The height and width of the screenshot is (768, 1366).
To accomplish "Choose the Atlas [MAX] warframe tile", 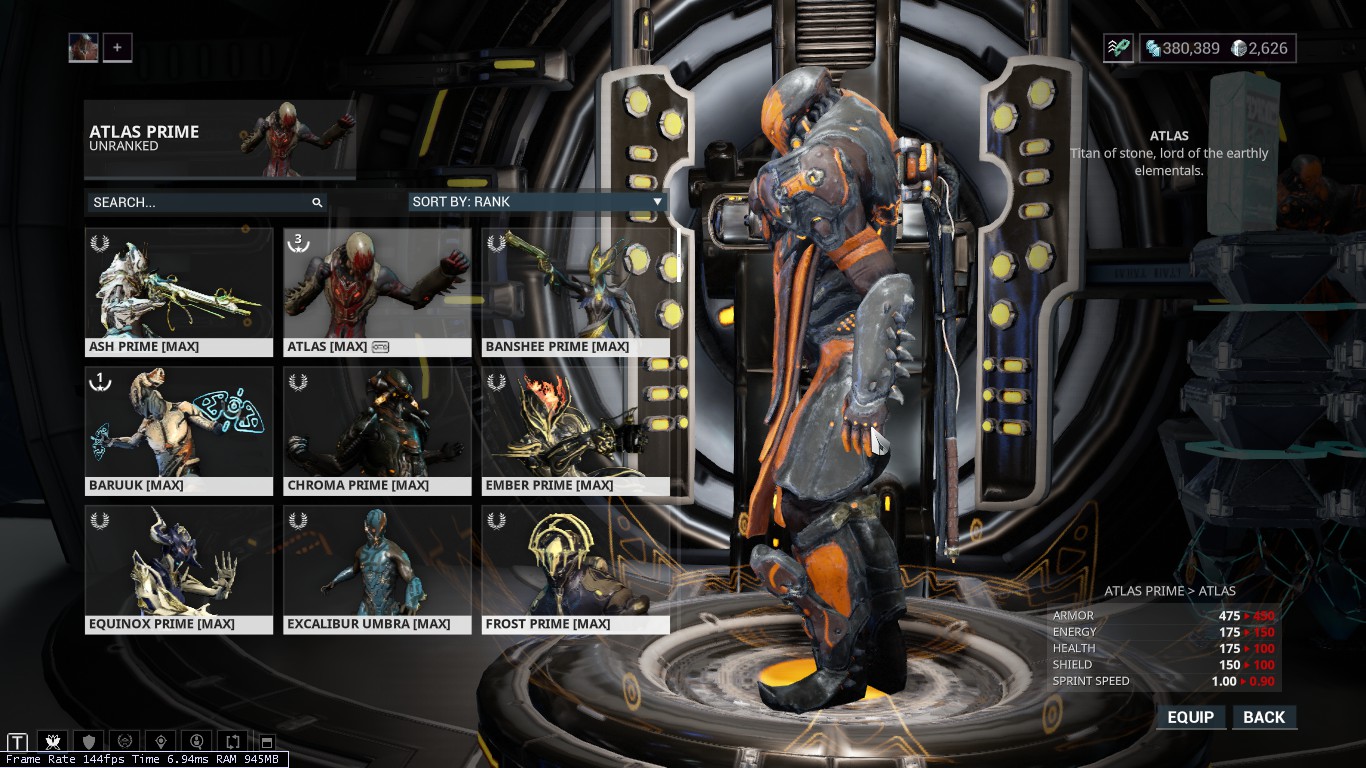I will coord(377,291).
